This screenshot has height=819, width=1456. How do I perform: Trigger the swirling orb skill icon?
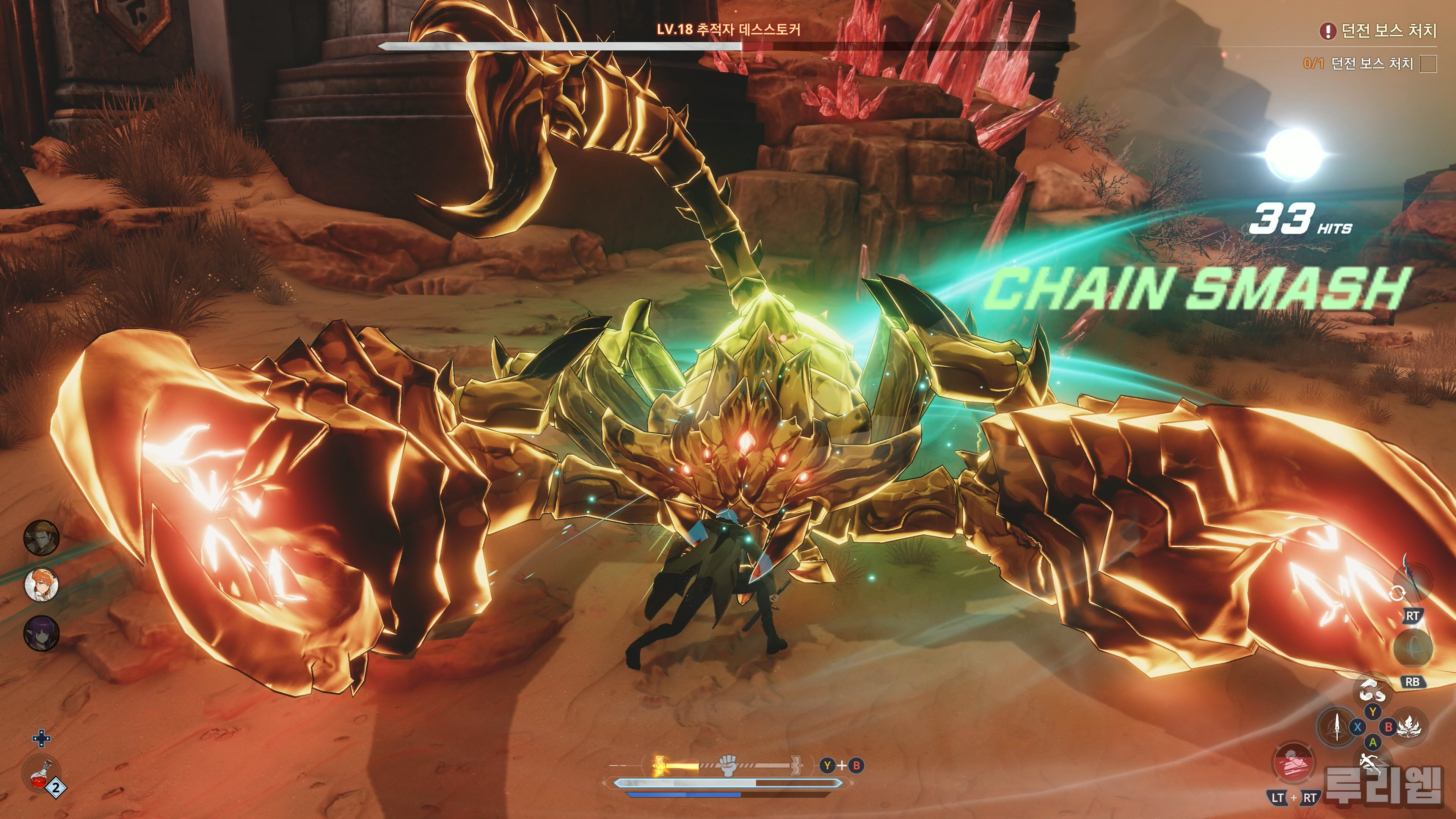[1413, 648]
